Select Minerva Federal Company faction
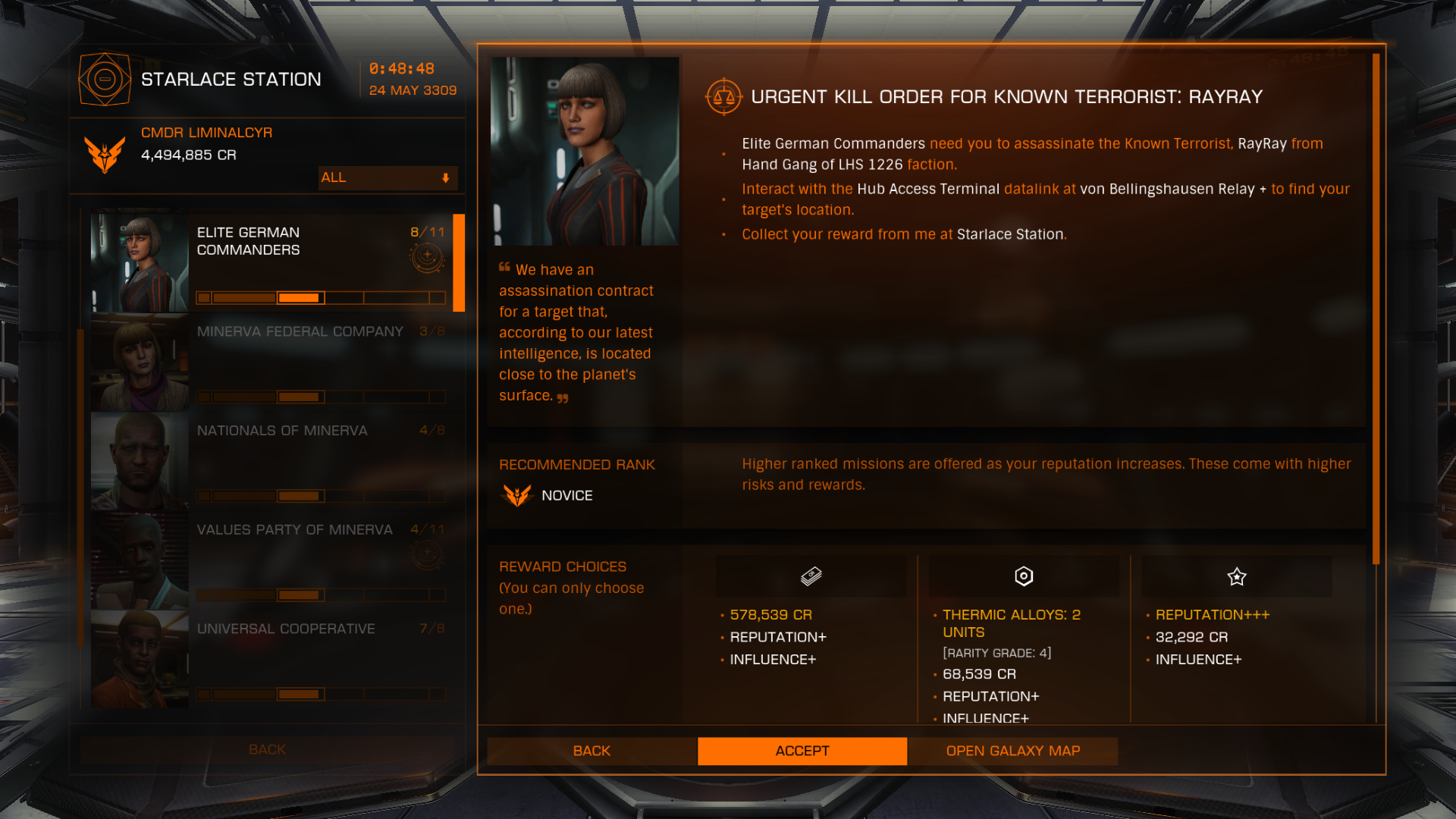Screen dimensions: 1456x819 pyautogui.click(x=273, y=362)
